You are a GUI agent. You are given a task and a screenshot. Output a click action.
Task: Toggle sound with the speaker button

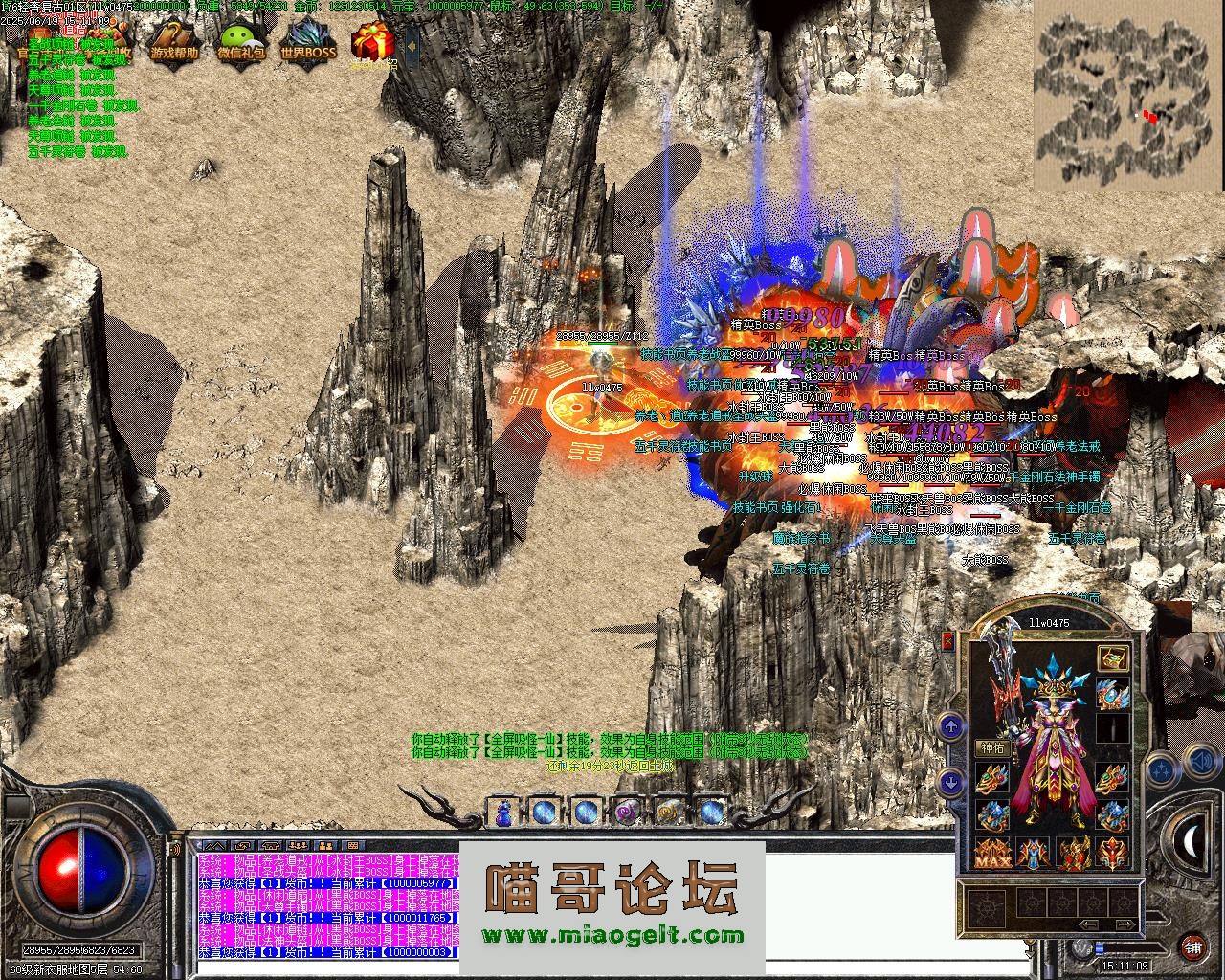[x=1201, y=763]
